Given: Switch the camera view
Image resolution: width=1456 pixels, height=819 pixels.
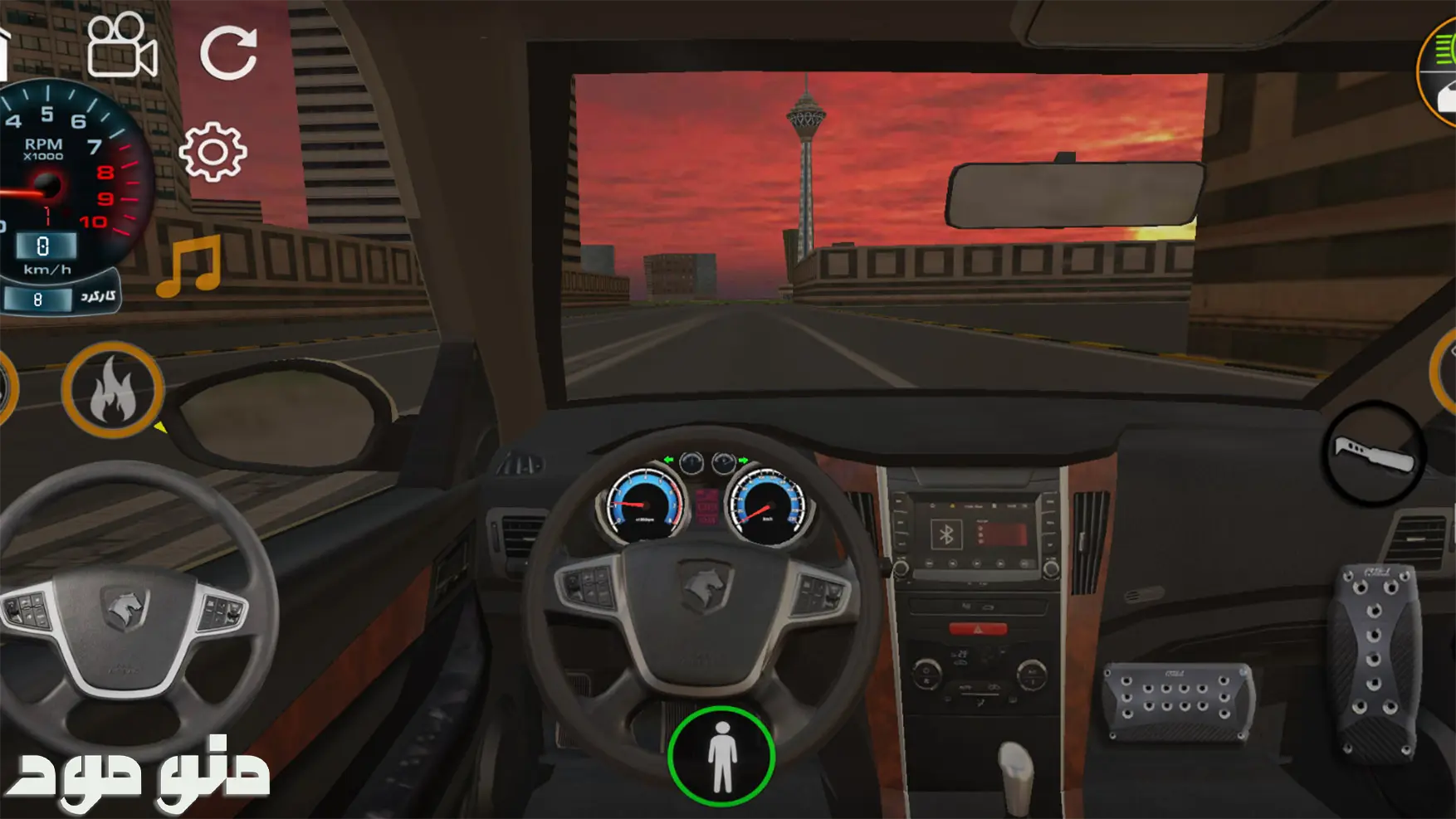Looking at the screenshot, I should [x=121, y=46].
